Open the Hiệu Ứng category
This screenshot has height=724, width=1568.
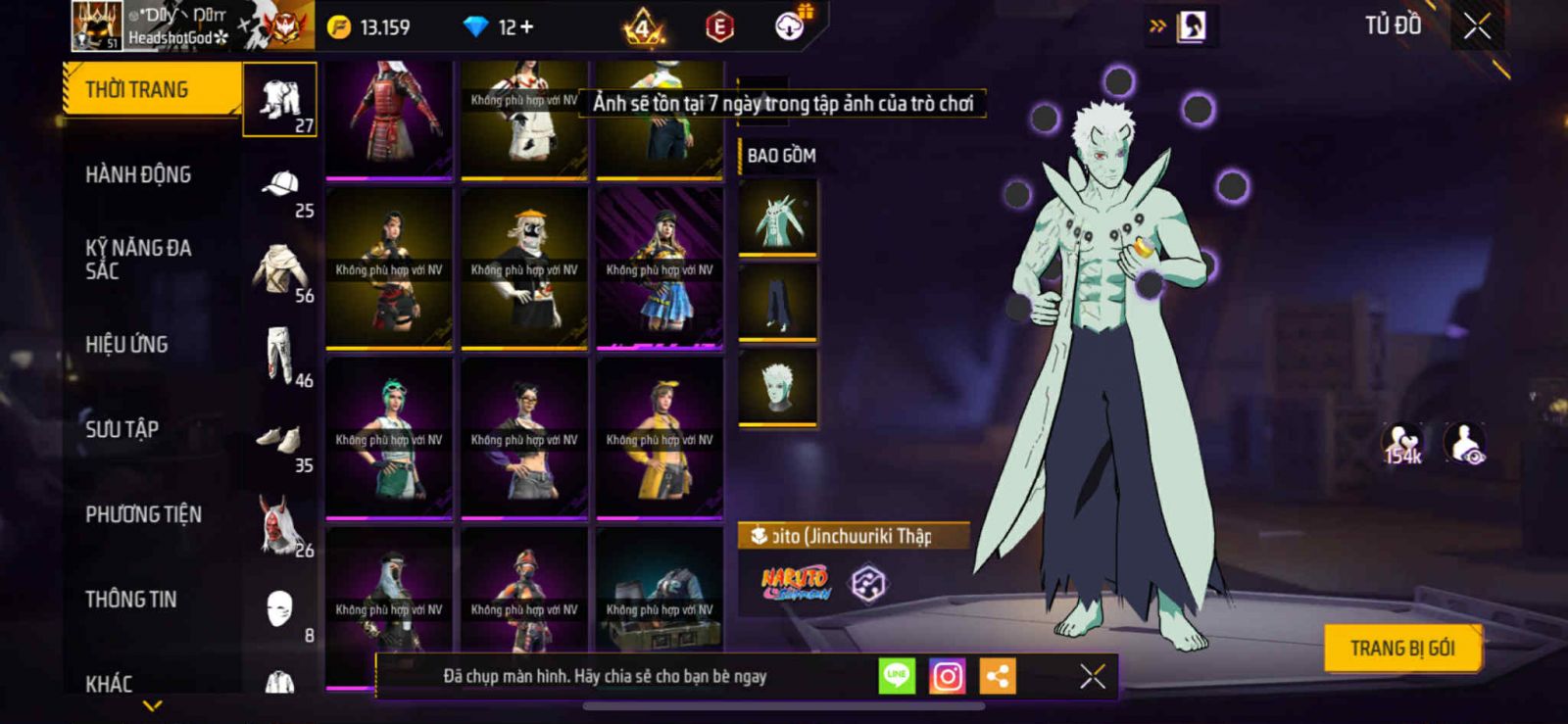coord(126,344)
